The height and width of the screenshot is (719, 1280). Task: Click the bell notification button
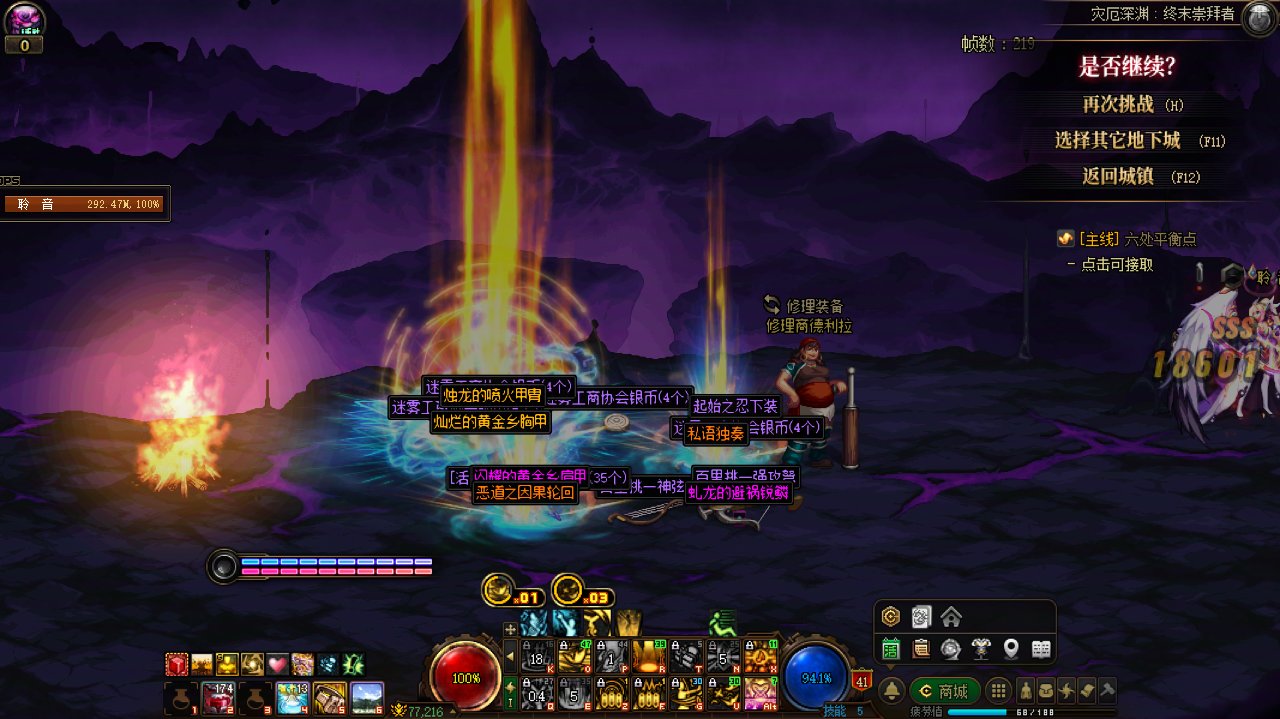891,691
